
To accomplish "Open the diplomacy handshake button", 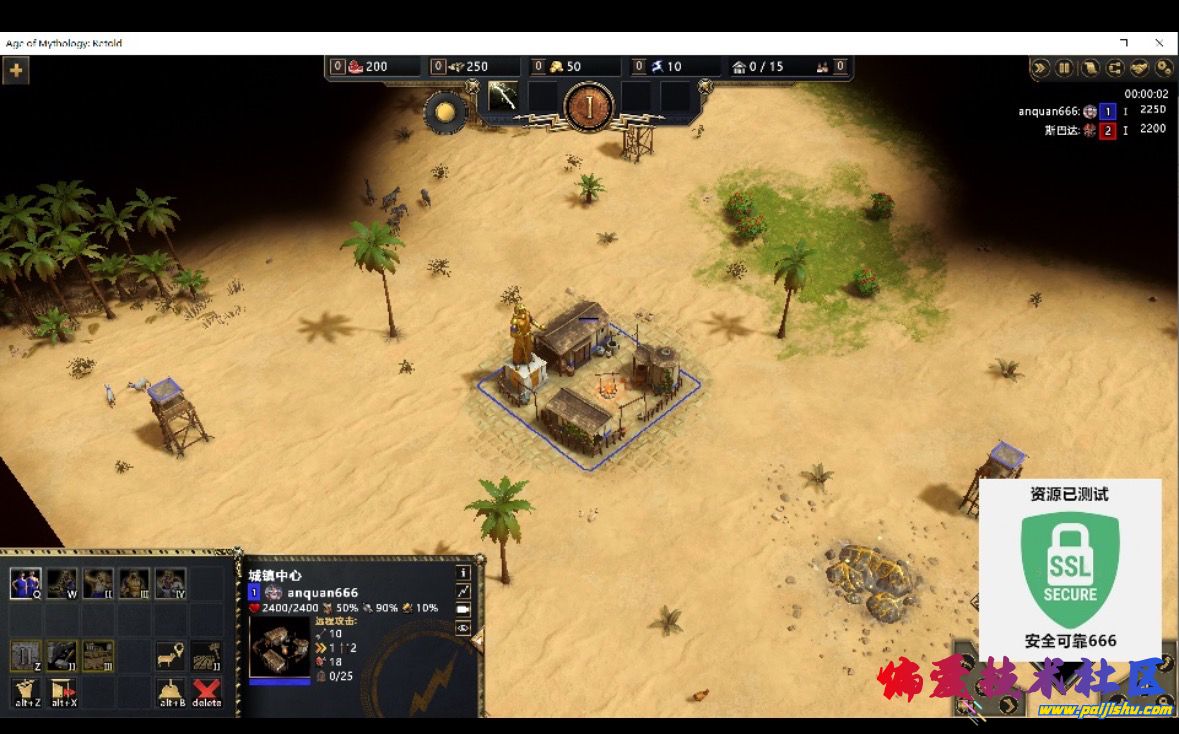I will 1139,68.
